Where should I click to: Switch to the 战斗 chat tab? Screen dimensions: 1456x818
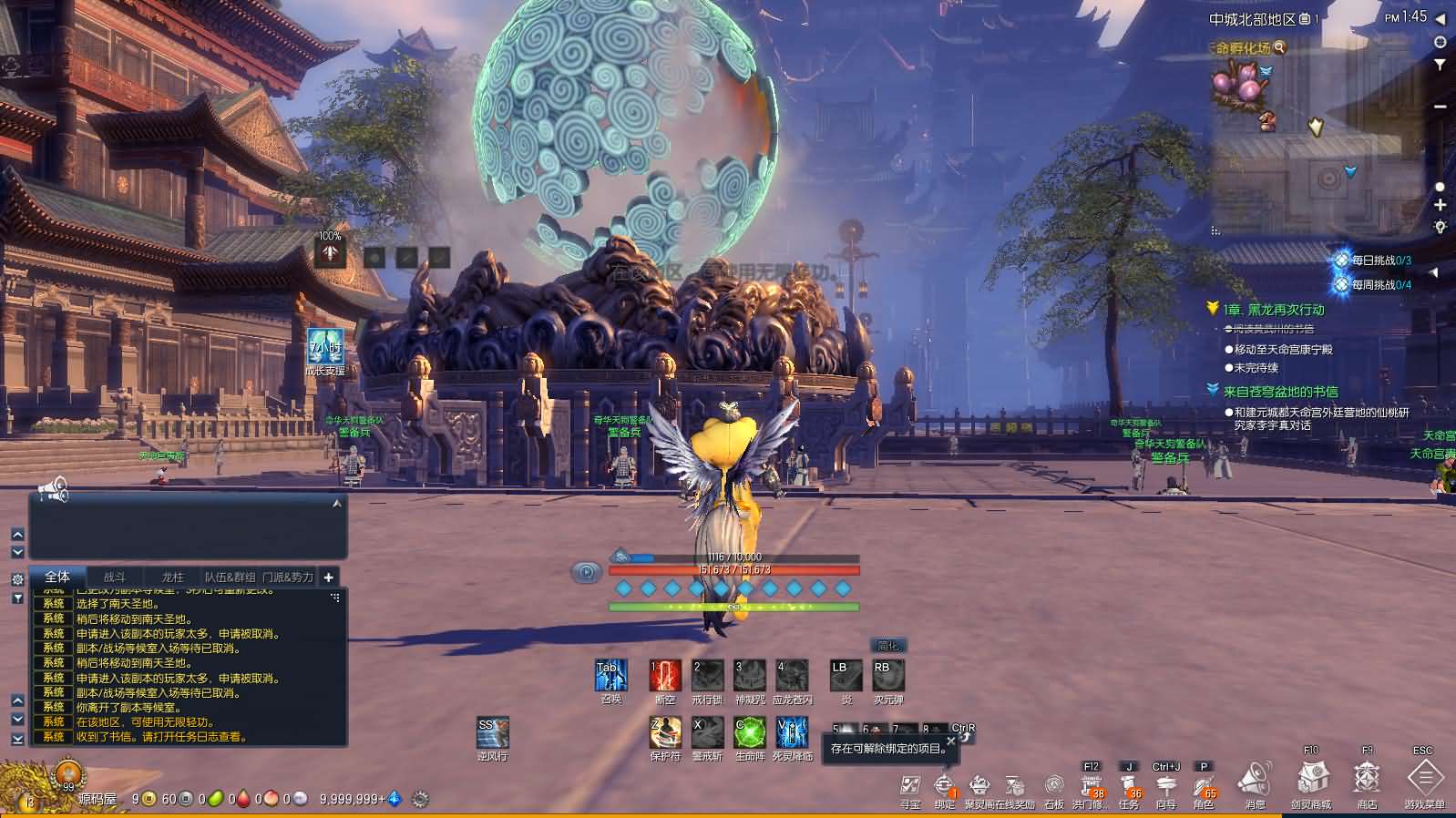click(x=117, y=577)
